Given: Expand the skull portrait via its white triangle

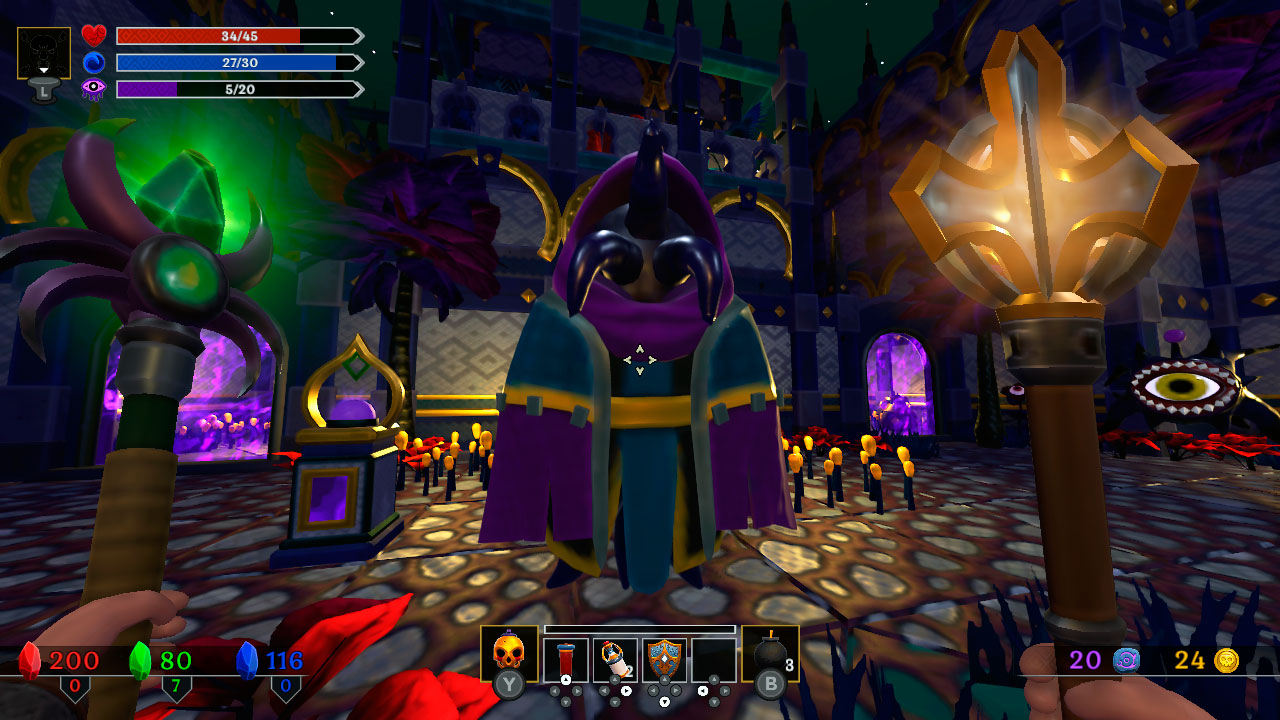Looking at the screenshot, I should tap(44, 69).
